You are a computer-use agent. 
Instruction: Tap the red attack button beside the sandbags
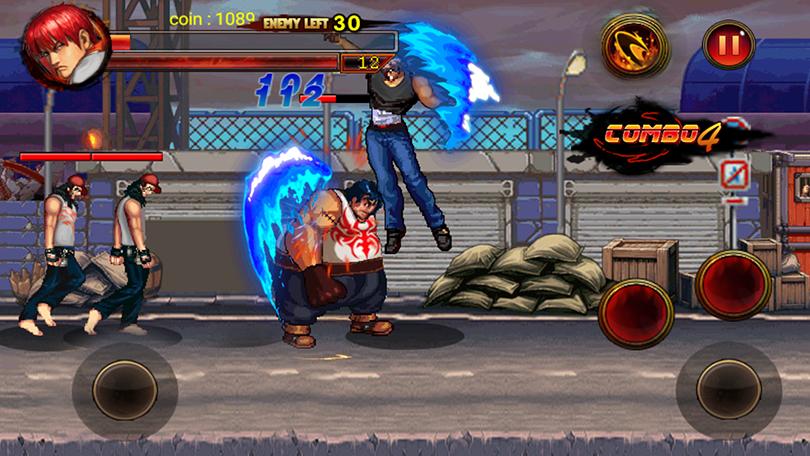639,312
